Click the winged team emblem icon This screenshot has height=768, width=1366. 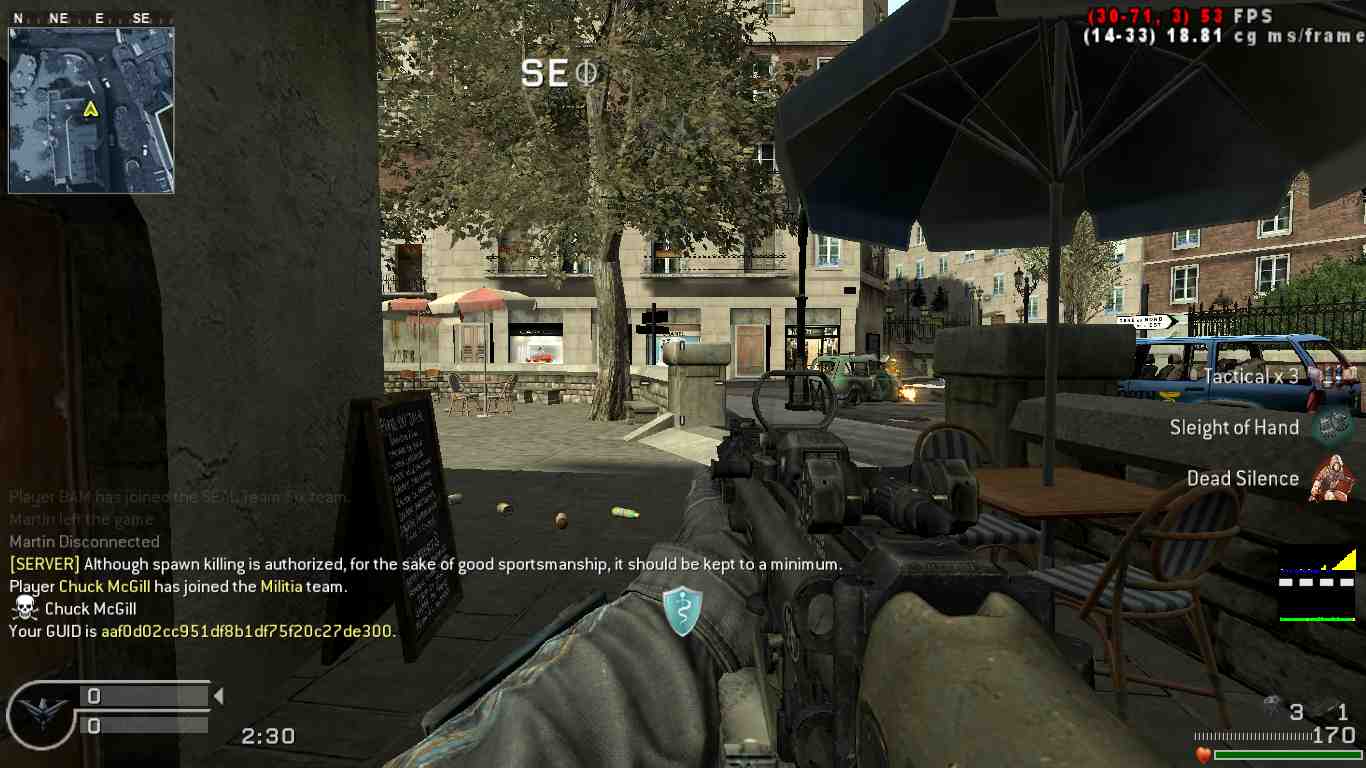coord(41,714)
